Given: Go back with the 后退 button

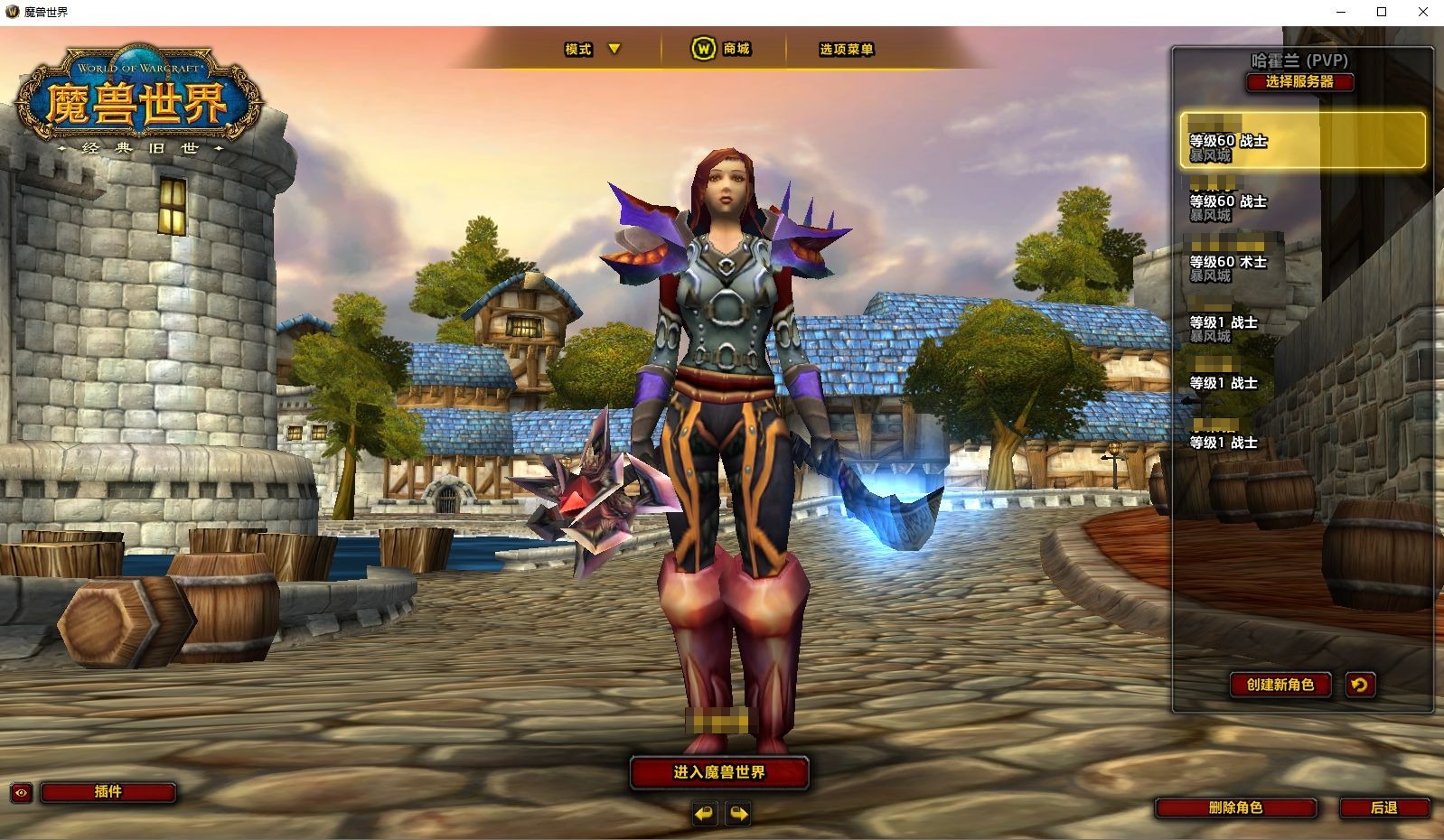Looking at the screenshot, I should pos(1383,807).
